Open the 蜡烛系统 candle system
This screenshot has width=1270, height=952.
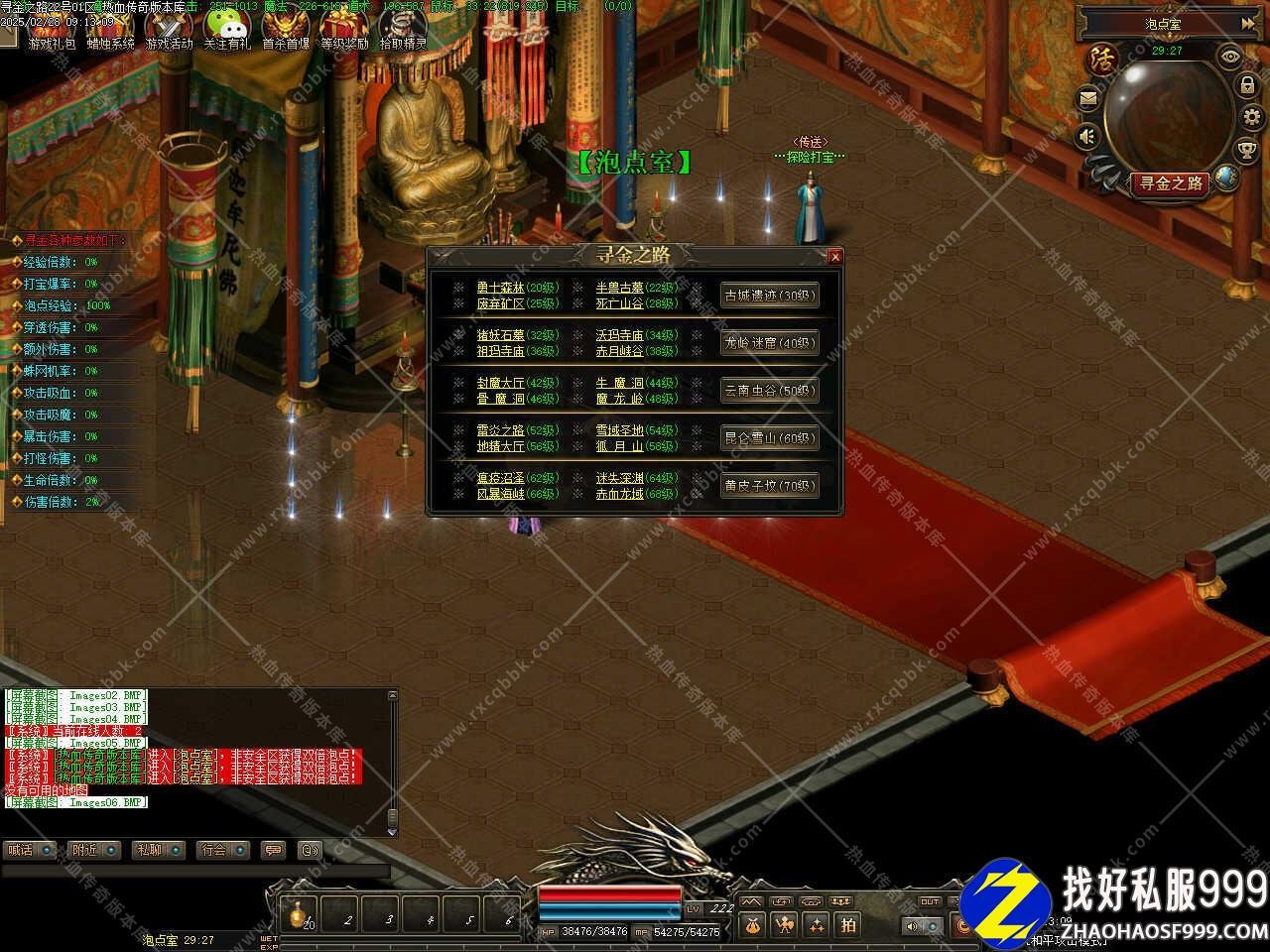tap(109, 32)
